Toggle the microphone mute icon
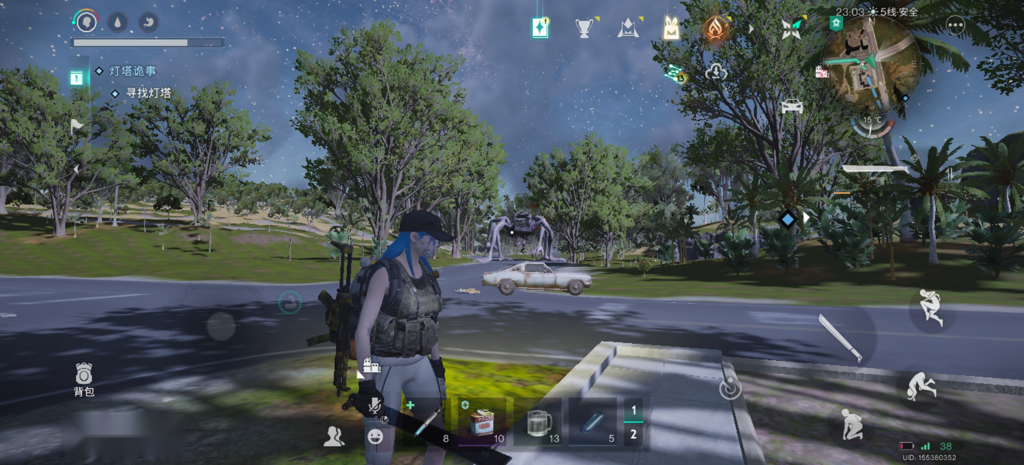This screenshot has width=1024, height=465. pyautogui.click(x=375, y=404)
